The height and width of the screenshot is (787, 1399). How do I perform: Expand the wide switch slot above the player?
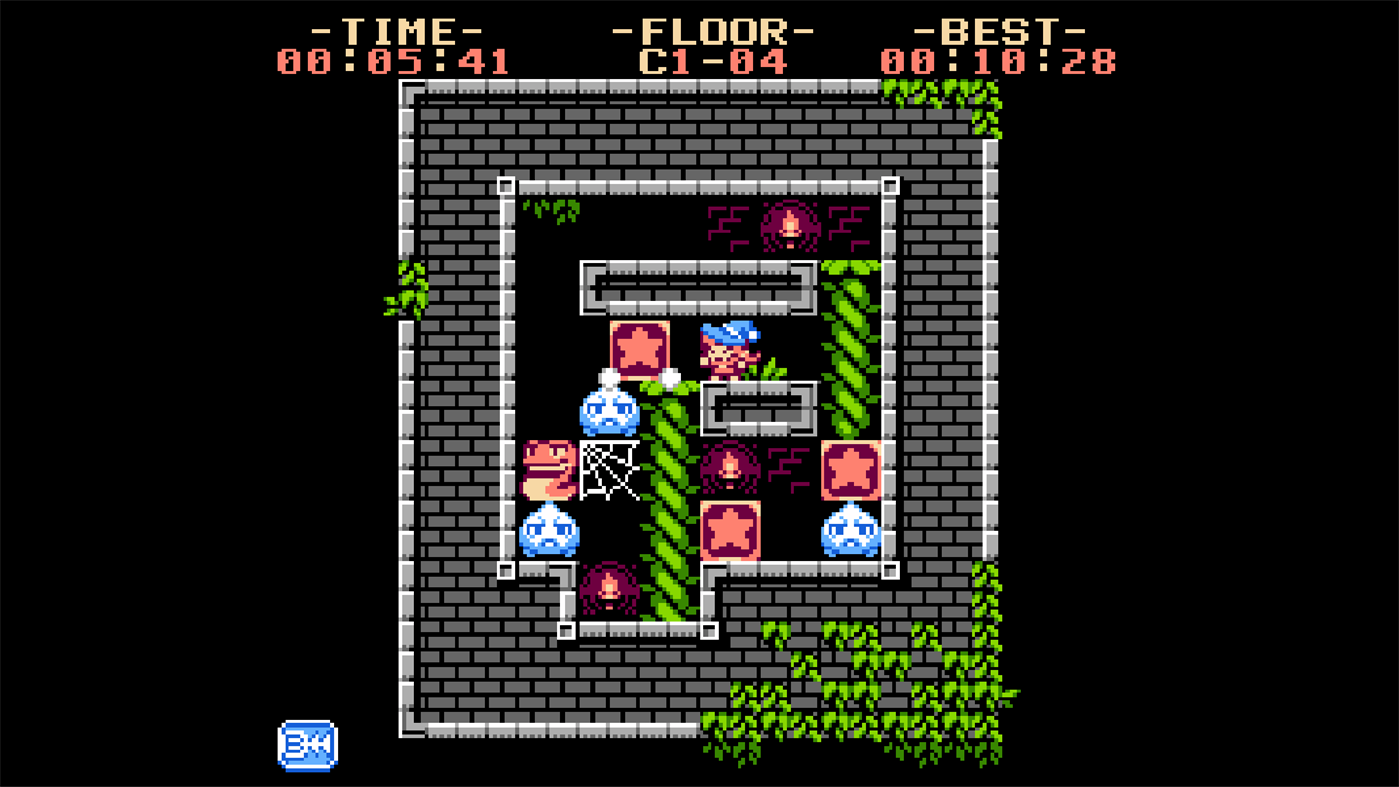697,288
